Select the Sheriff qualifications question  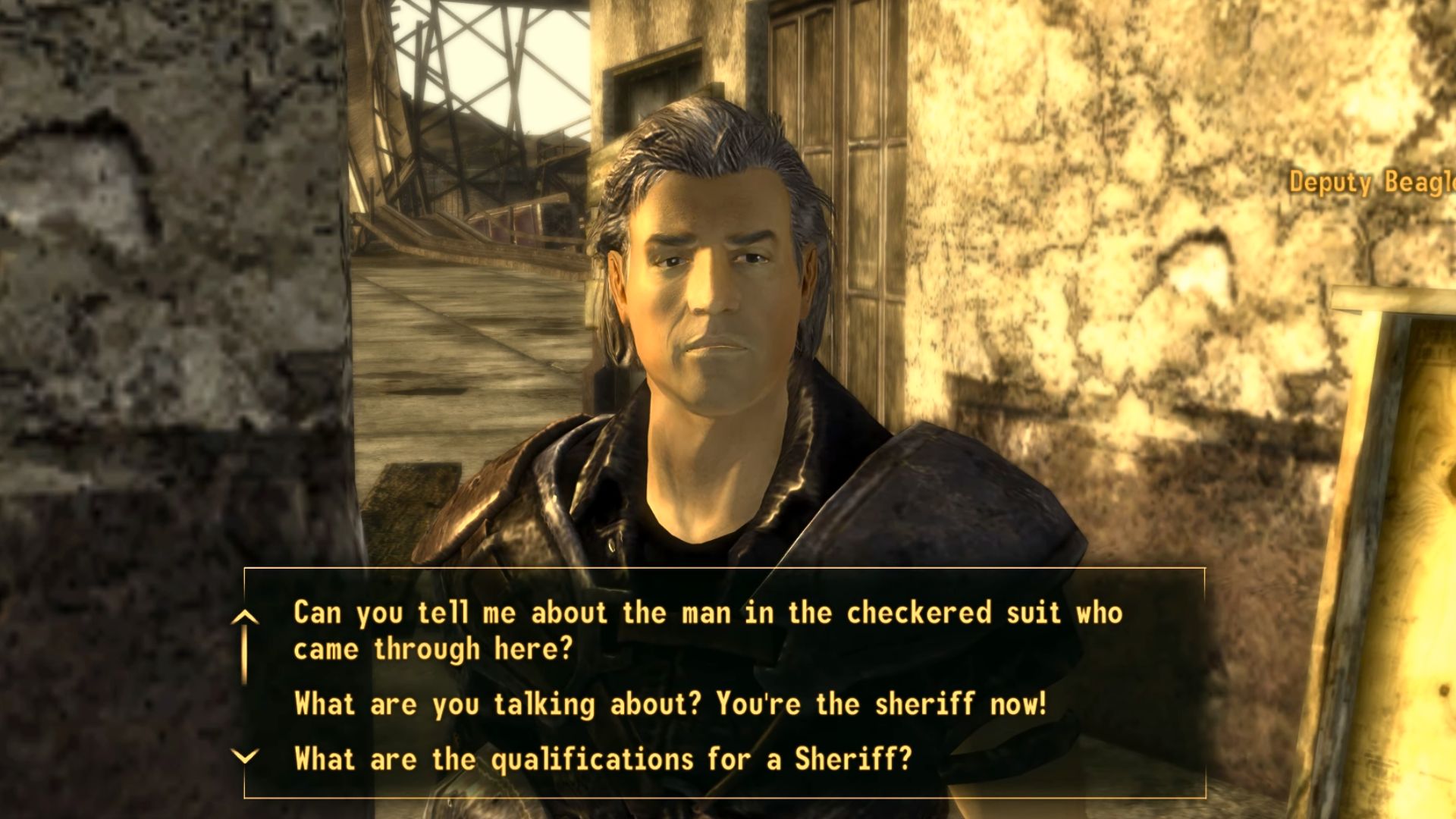(603, 758)
